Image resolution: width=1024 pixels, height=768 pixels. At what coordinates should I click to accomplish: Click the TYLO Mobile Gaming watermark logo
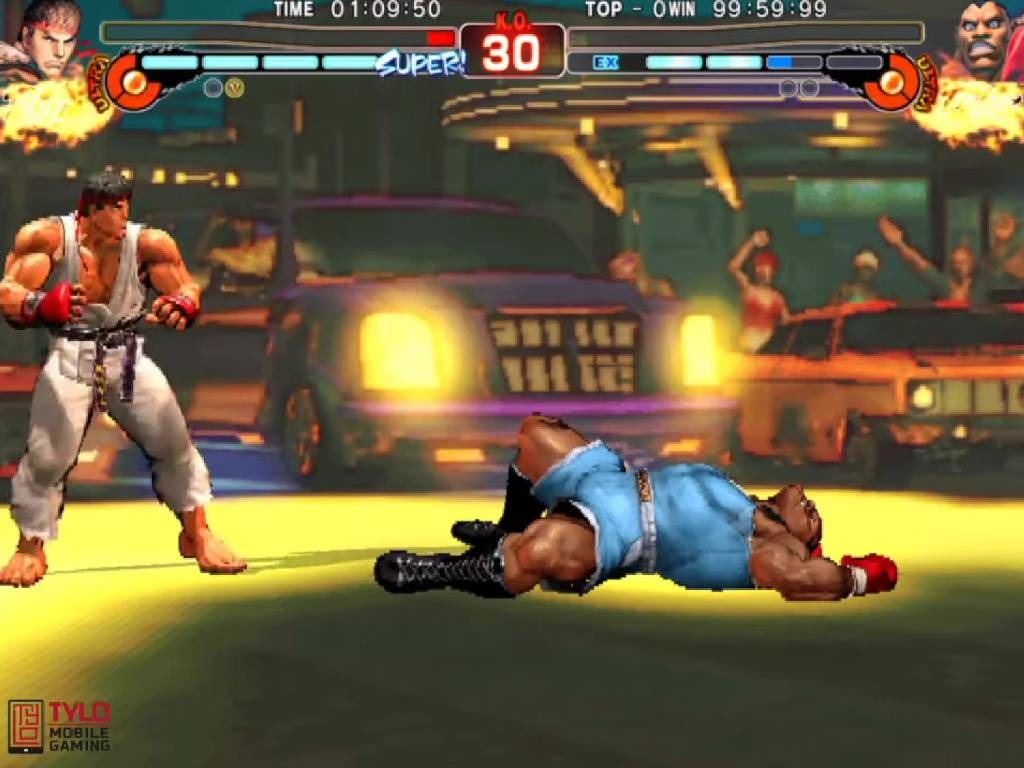59,725
